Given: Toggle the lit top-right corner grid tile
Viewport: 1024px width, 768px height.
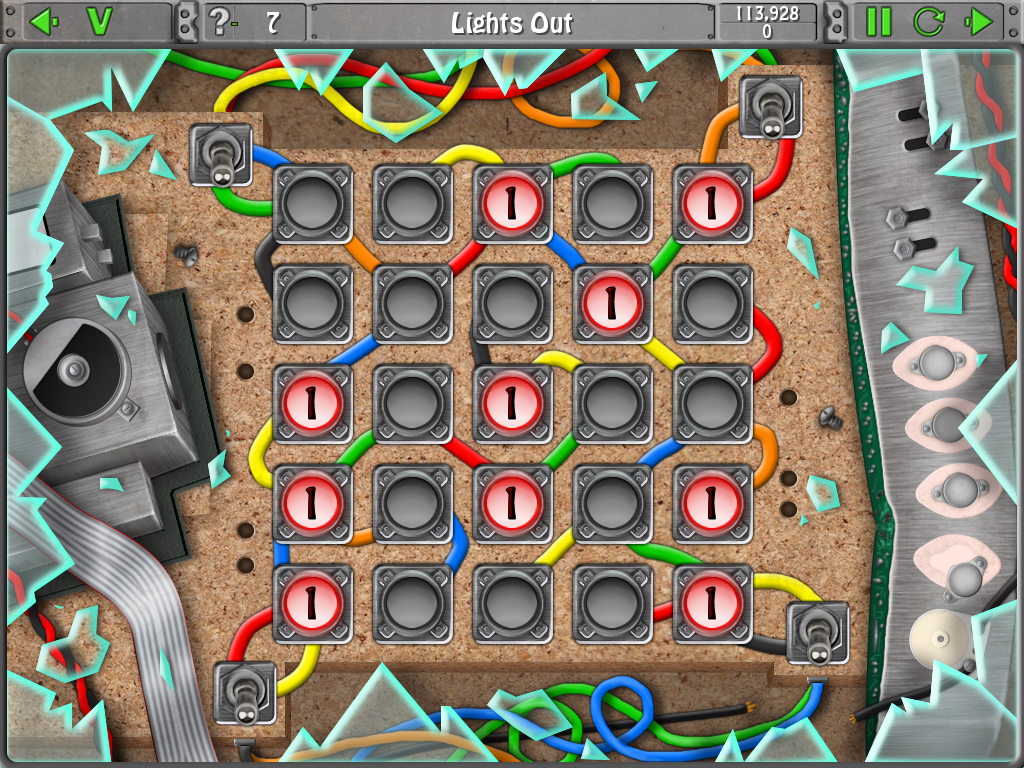Looking at the screenshot, I should (712, 204).
